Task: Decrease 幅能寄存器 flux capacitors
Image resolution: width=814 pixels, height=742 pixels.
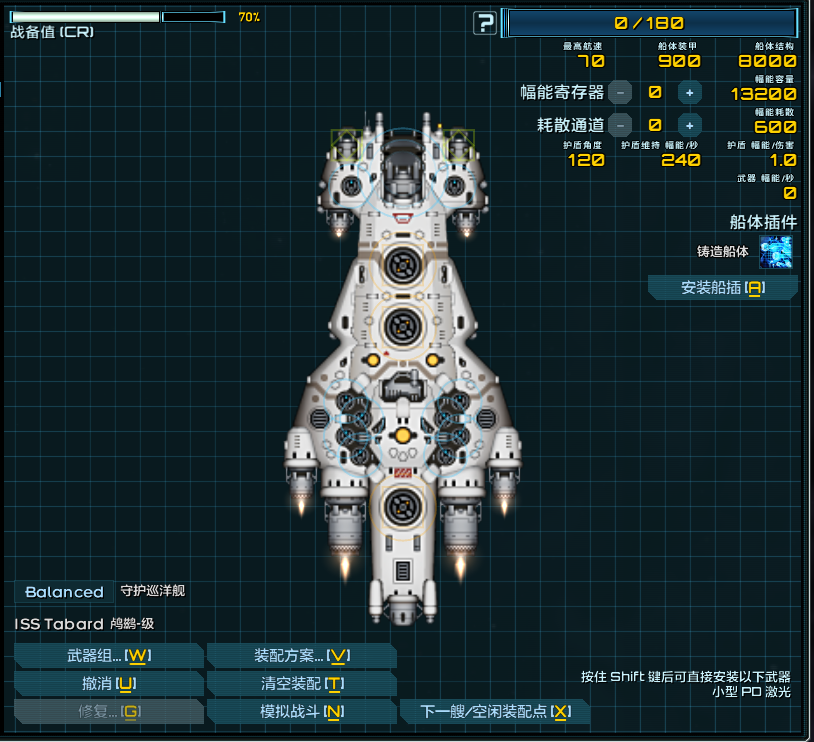Action: 620,92
